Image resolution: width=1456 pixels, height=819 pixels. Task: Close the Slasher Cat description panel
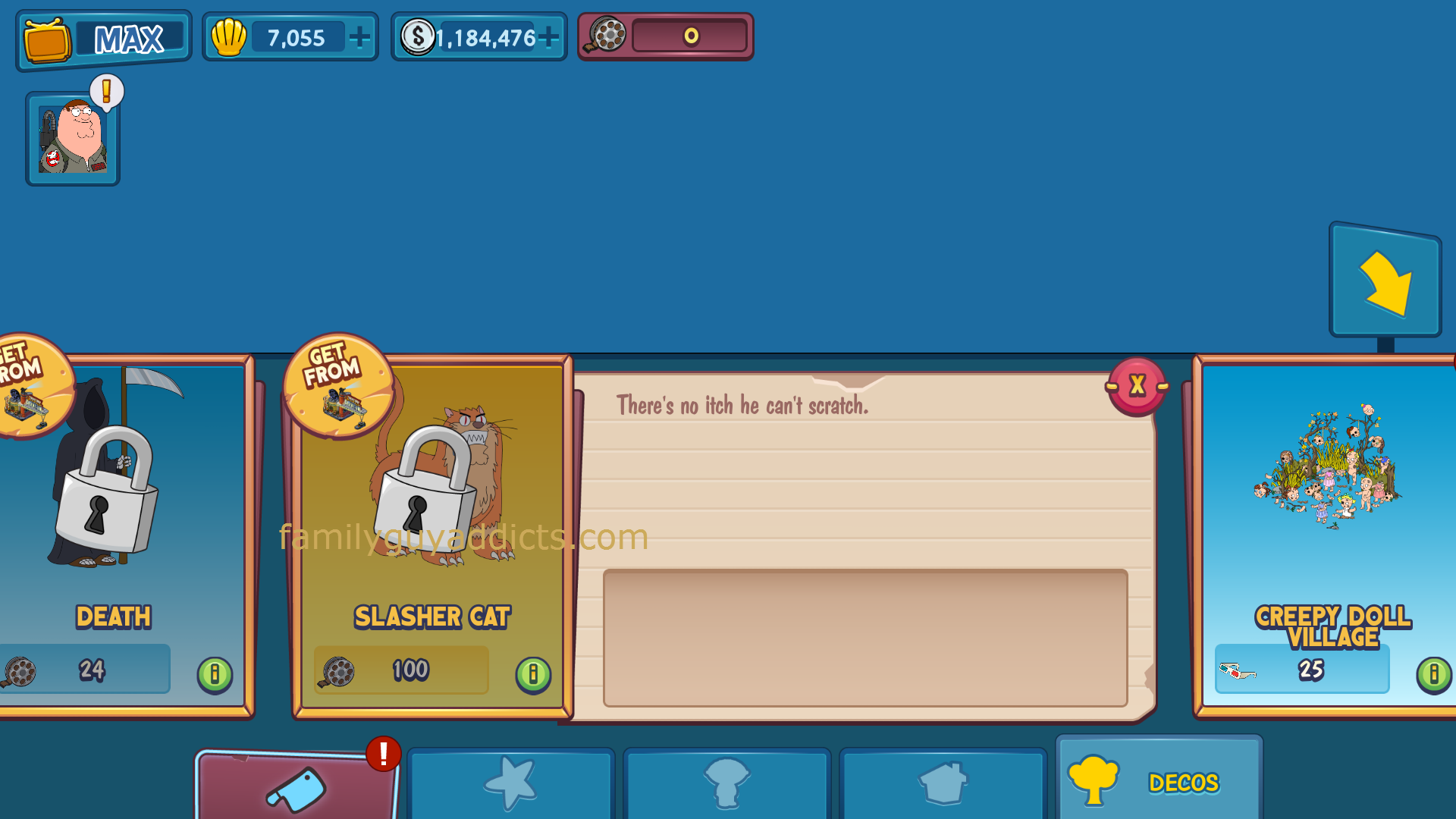[1136, 386]
